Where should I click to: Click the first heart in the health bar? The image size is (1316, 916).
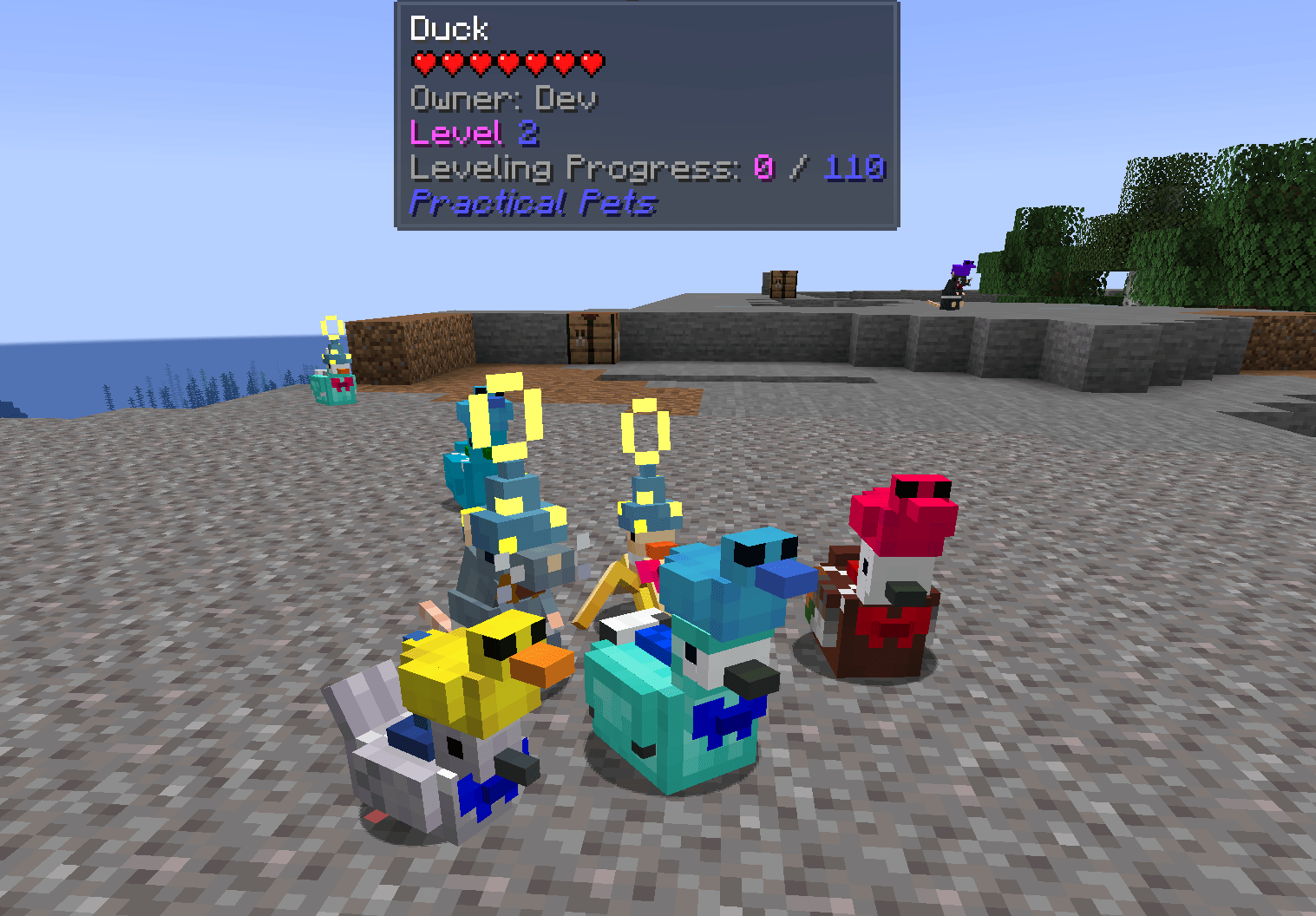422,62
